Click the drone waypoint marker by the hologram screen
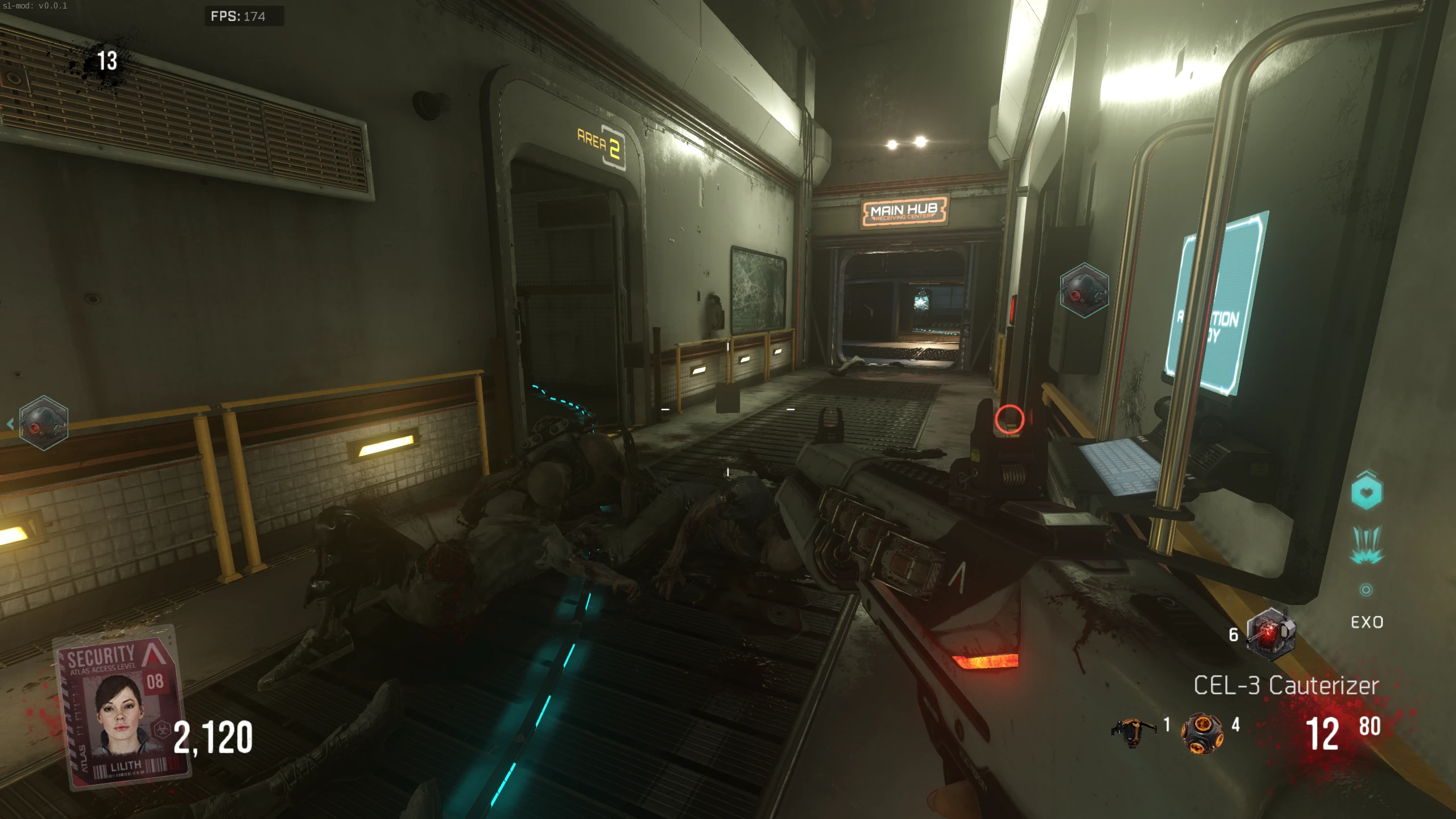This screenshot has width=1456, height=819. point(1084,291)
